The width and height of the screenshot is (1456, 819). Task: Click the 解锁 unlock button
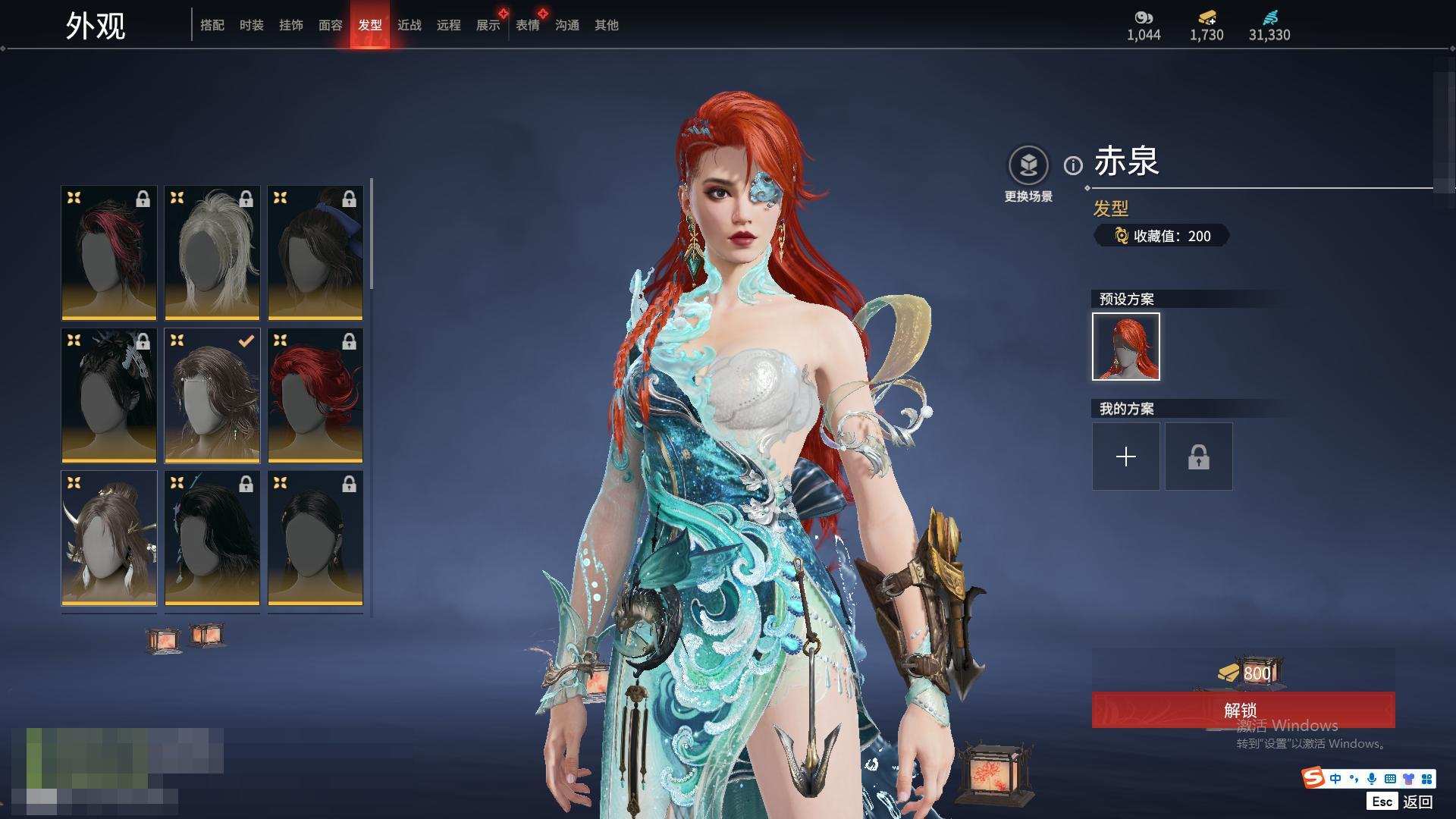(x=1242, y=710)
